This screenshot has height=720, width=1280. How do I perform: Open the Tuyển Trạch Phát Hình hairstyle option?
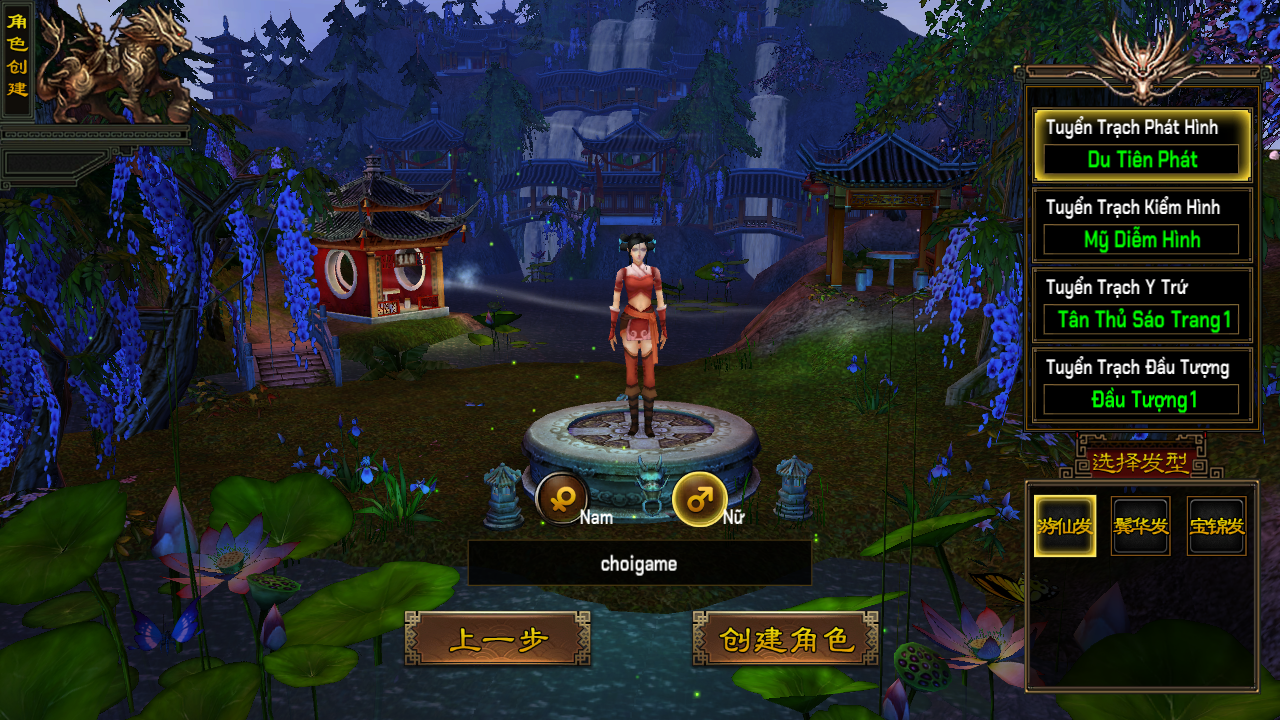coord(1141,146)
